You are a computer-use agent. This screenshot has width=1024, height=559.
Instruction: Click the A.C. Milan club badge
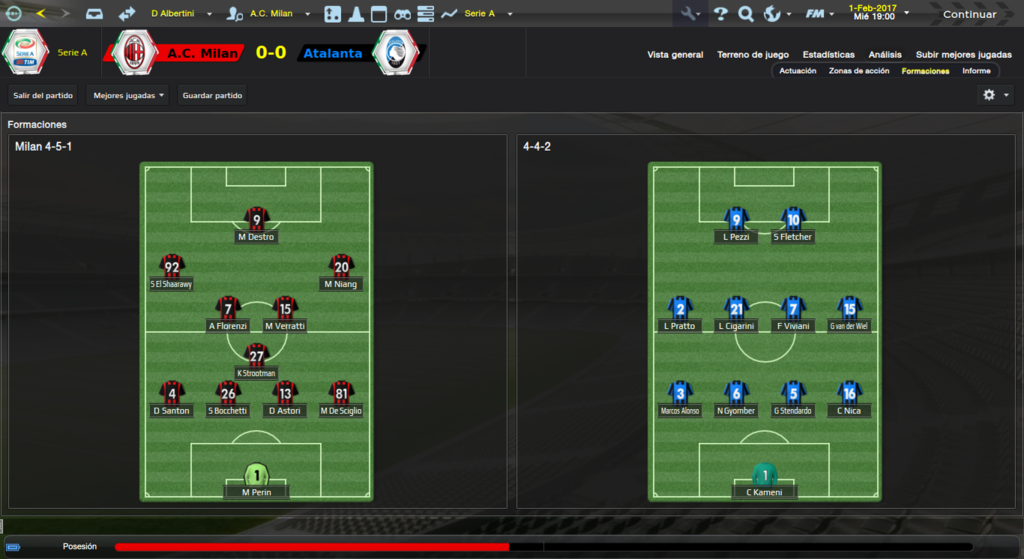pos(138,52)
